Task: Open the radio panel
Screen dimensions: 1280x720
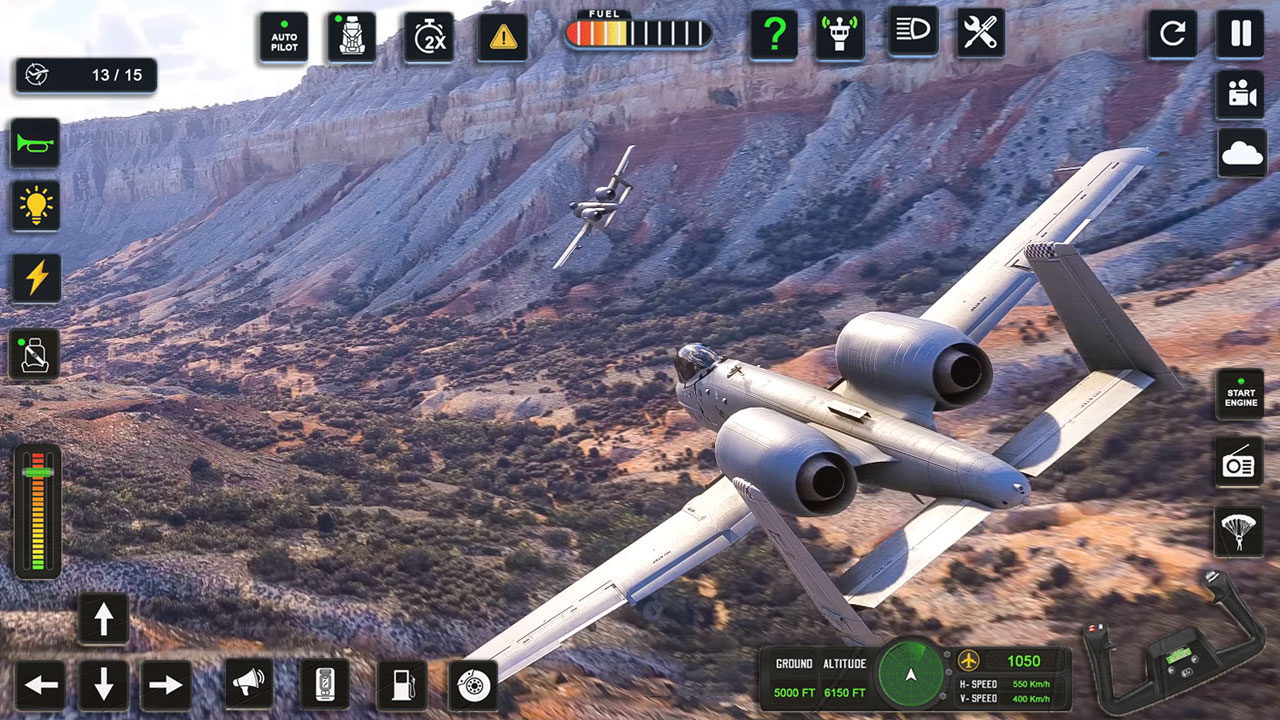Action: 1239,463
